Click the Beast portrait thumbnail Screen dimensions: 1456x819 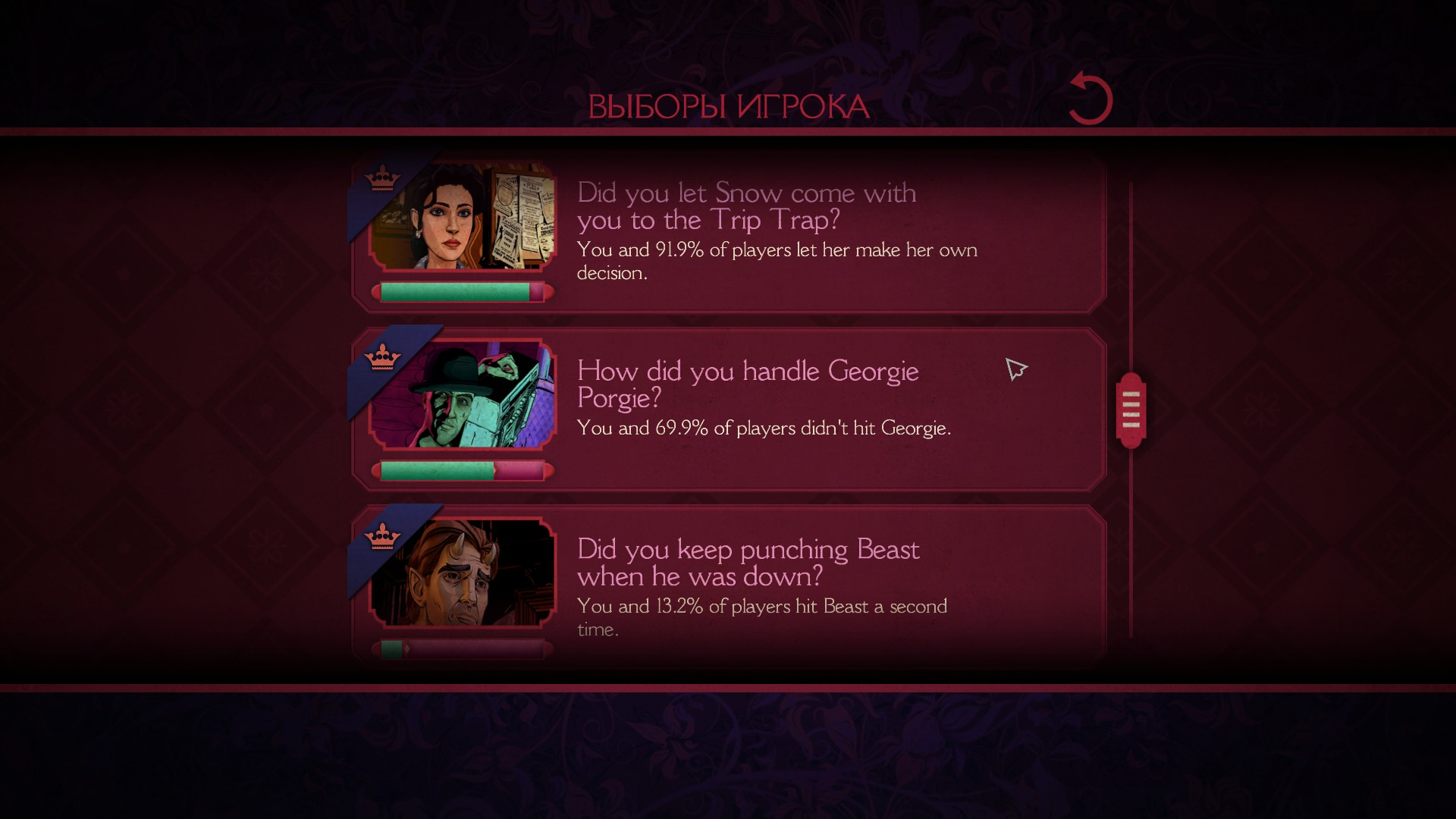[x=463, y=573]
